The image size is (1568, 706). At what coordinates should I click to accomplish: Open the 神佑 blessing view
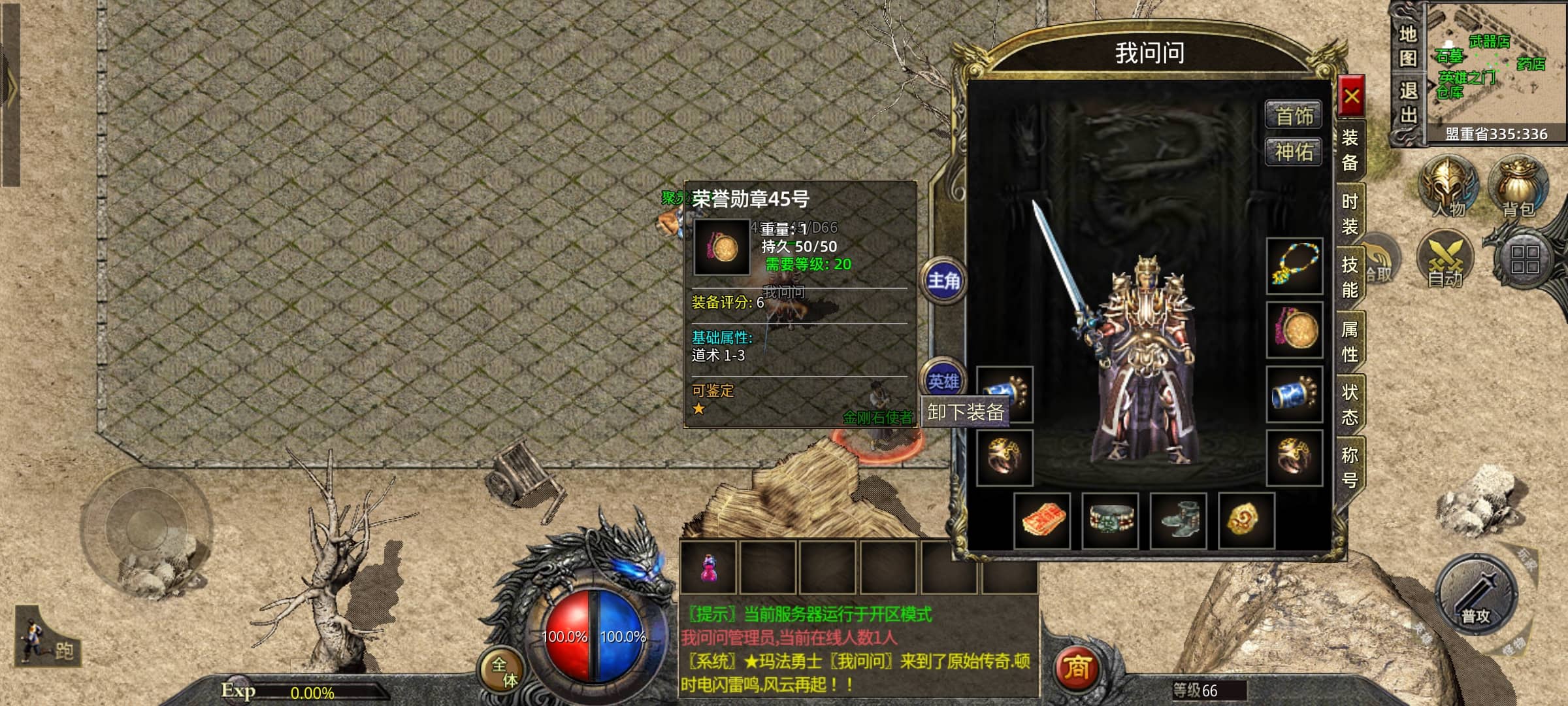[1294, 152]
